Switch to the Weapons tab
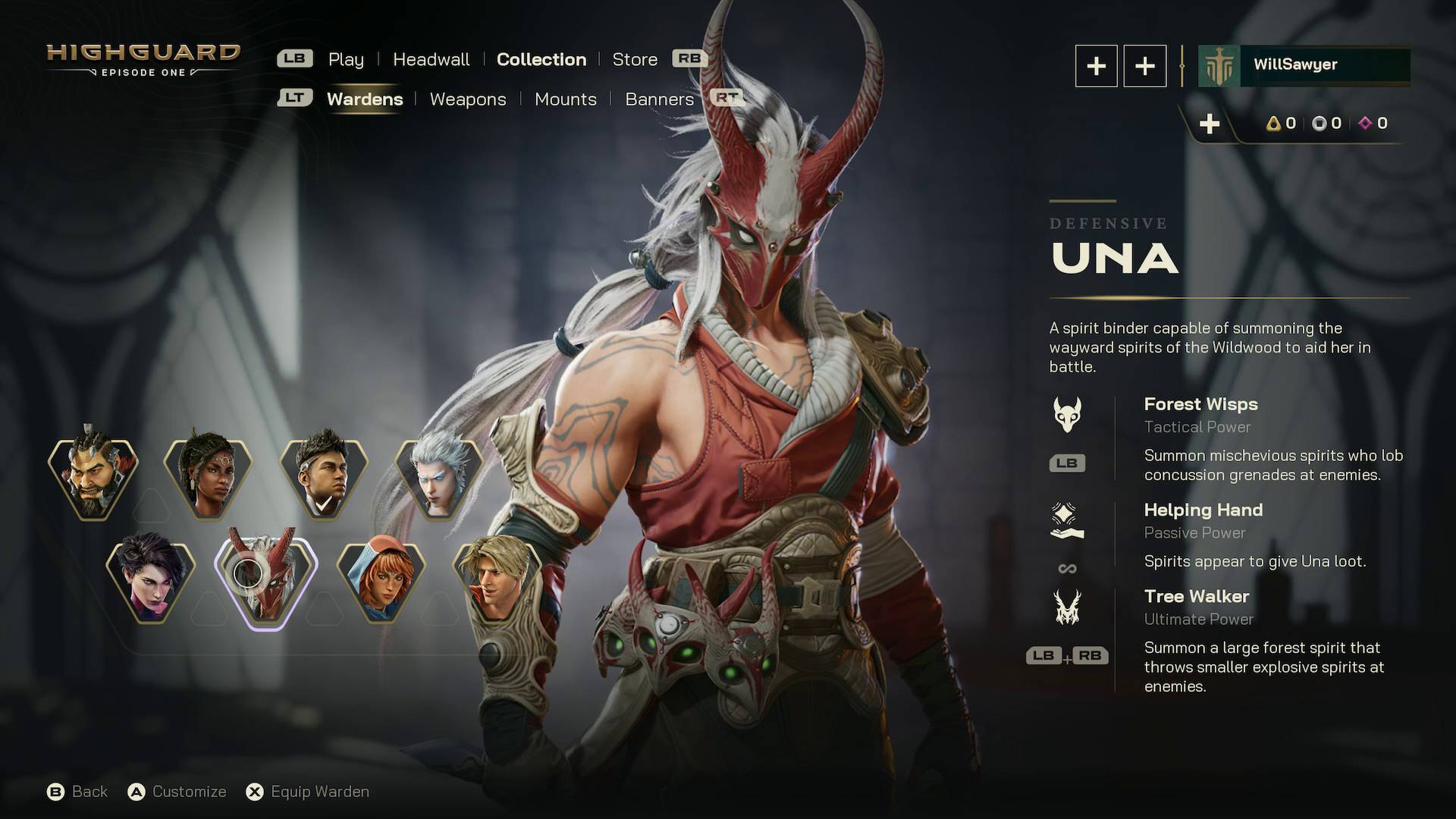 coord(468,99)
